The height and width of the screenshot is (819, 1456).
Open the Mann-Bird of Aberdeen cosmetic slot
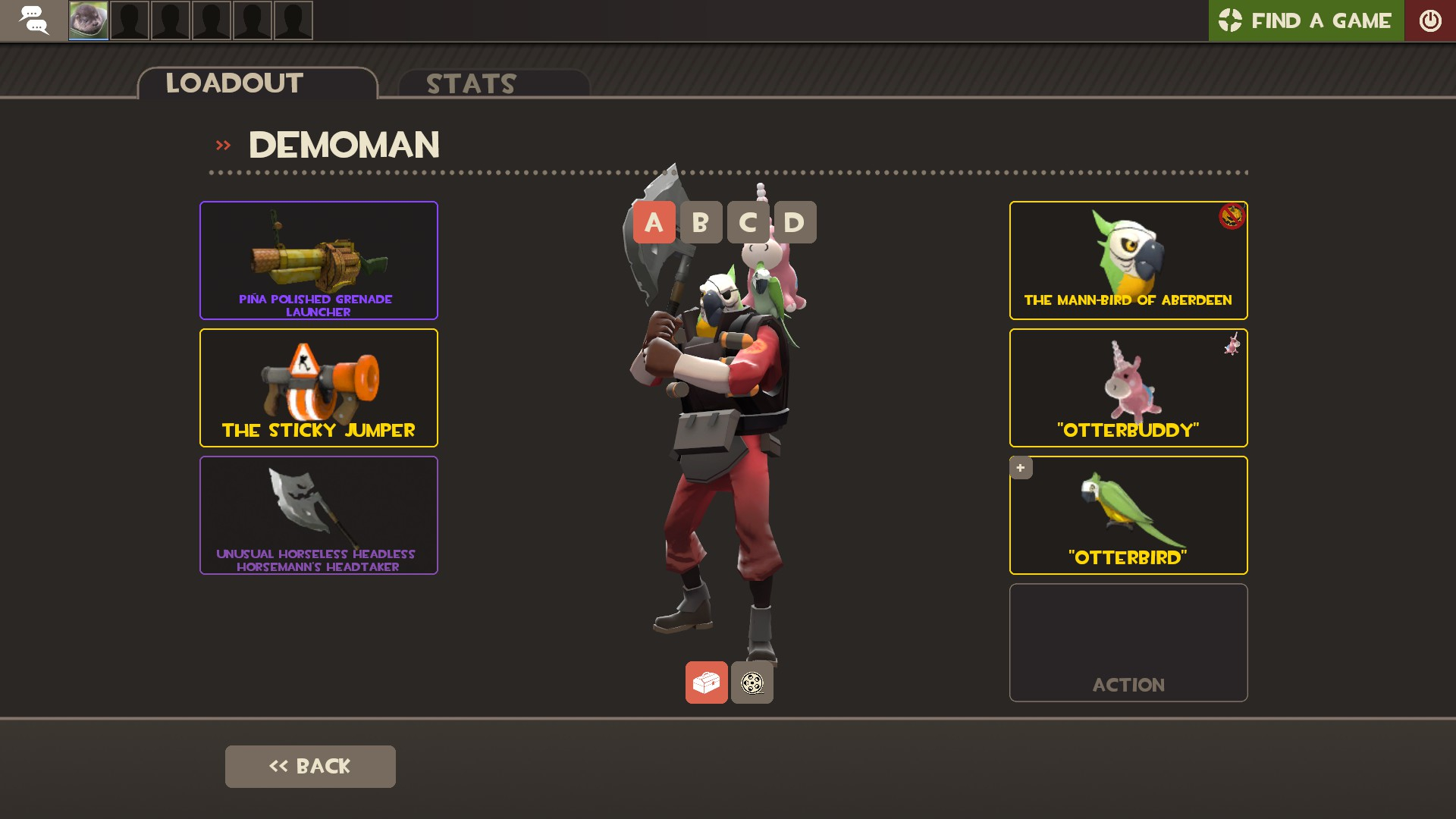1128,260
